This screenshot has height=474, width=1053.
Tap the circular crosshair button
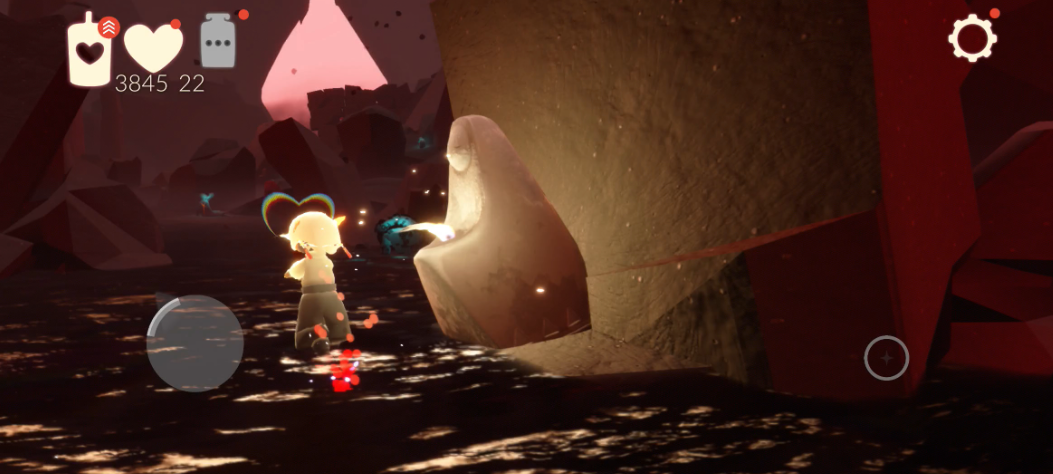[x=886, y=358]
